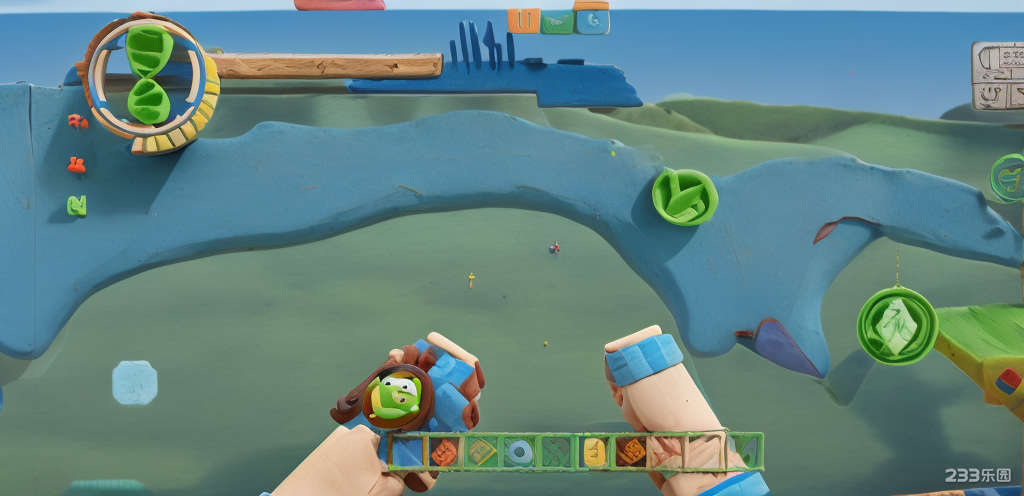Pick the green knot hotbar slot
The image size is (1024, 496).
click(x=556, y=453)
